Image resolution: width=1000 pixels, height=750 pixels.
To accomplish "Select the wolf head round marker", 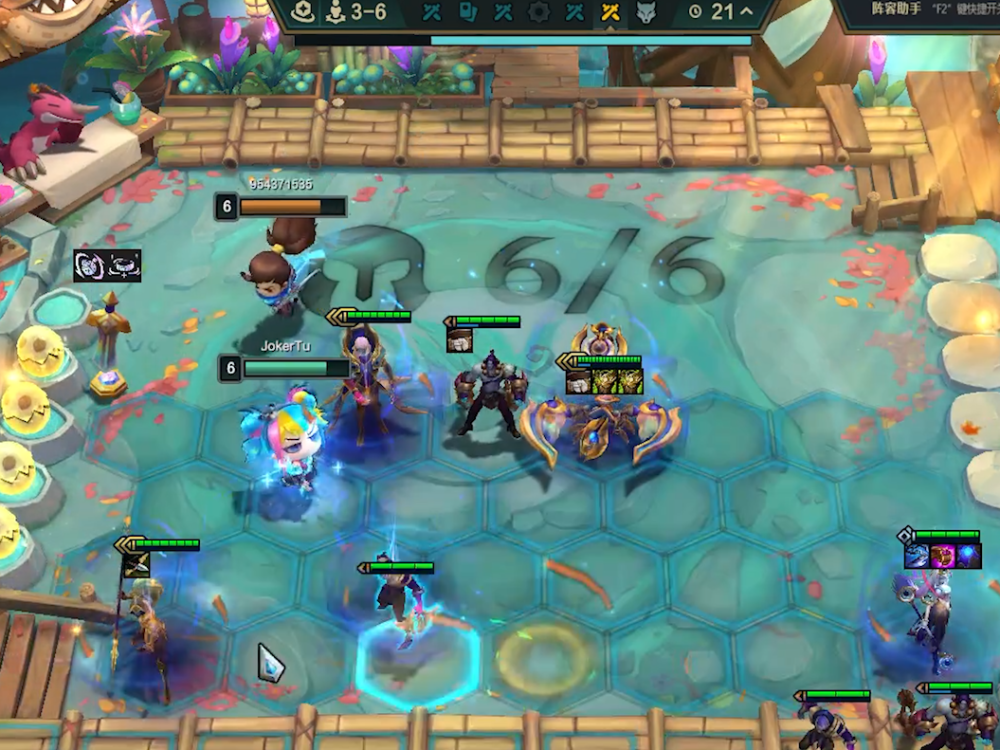I will (x=646, y=13).
